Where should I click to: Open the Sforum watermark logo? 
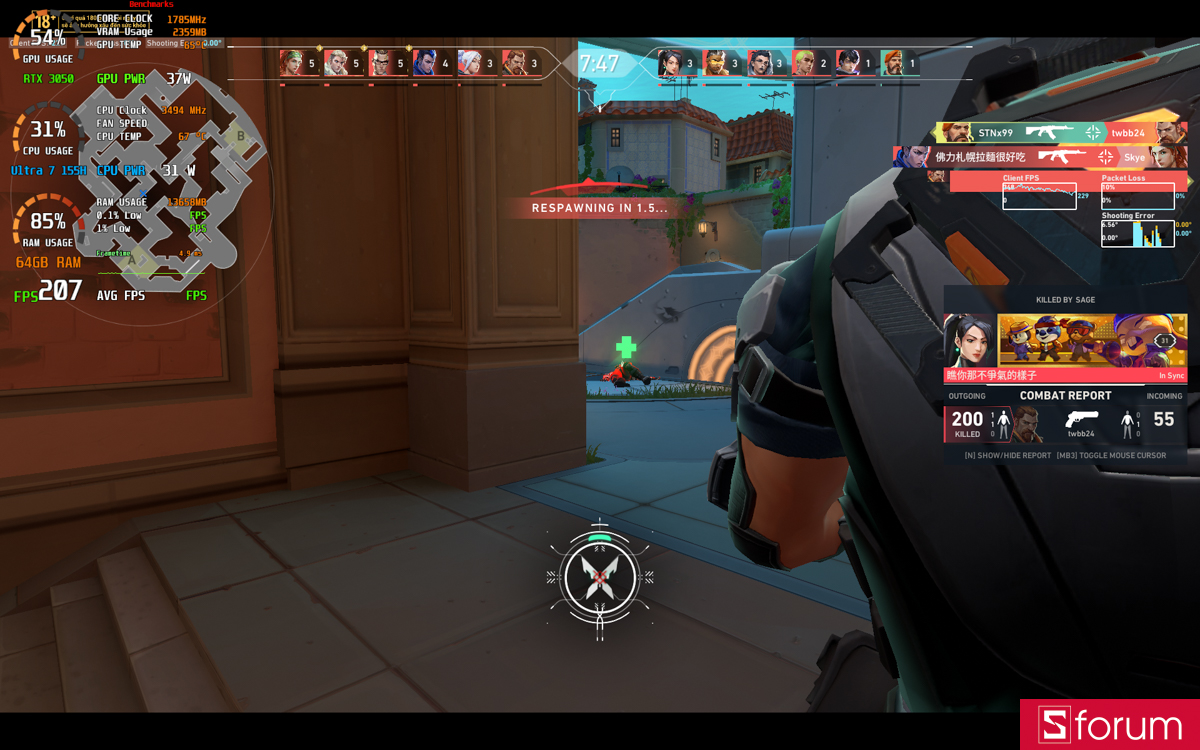coord(1110,725)
